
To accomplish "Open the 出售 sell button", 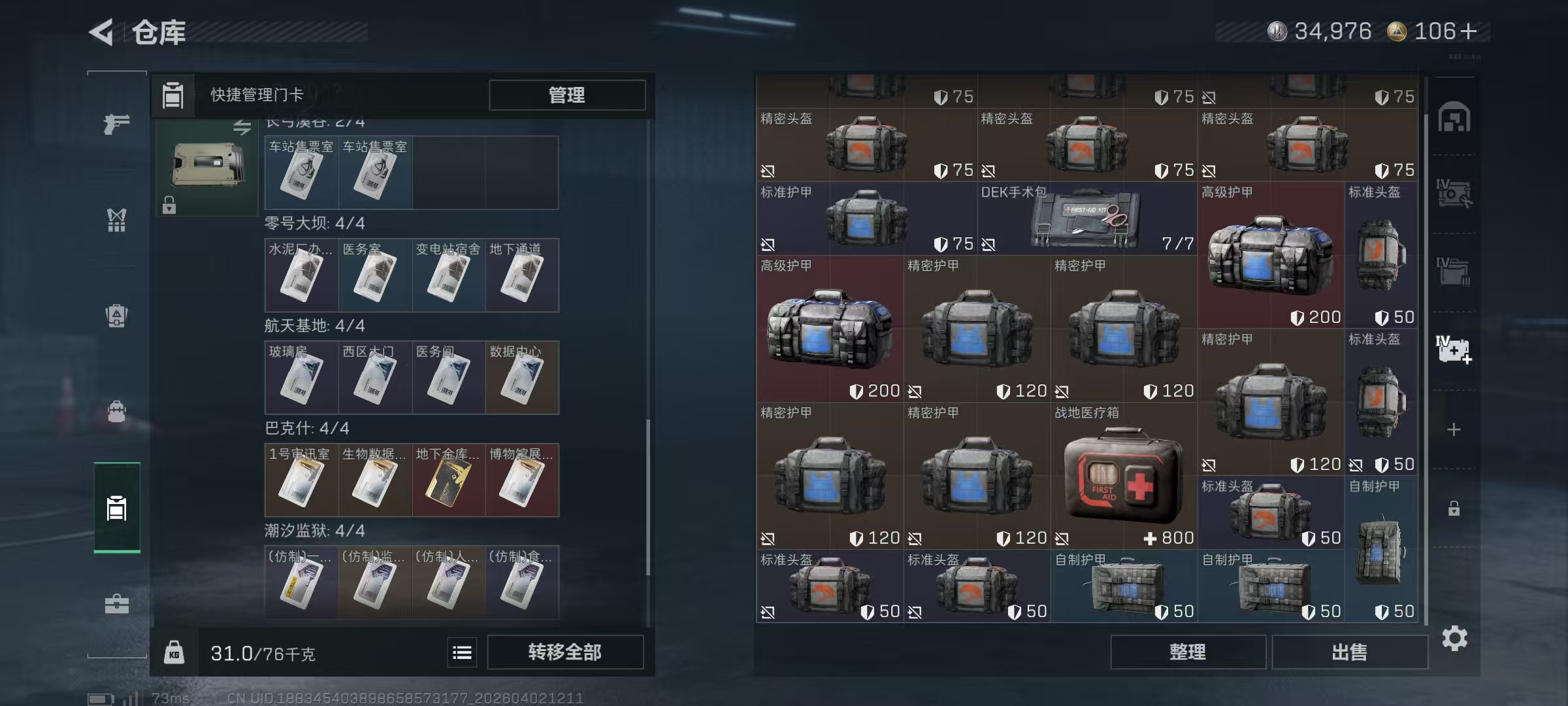I will point(1349,652).
